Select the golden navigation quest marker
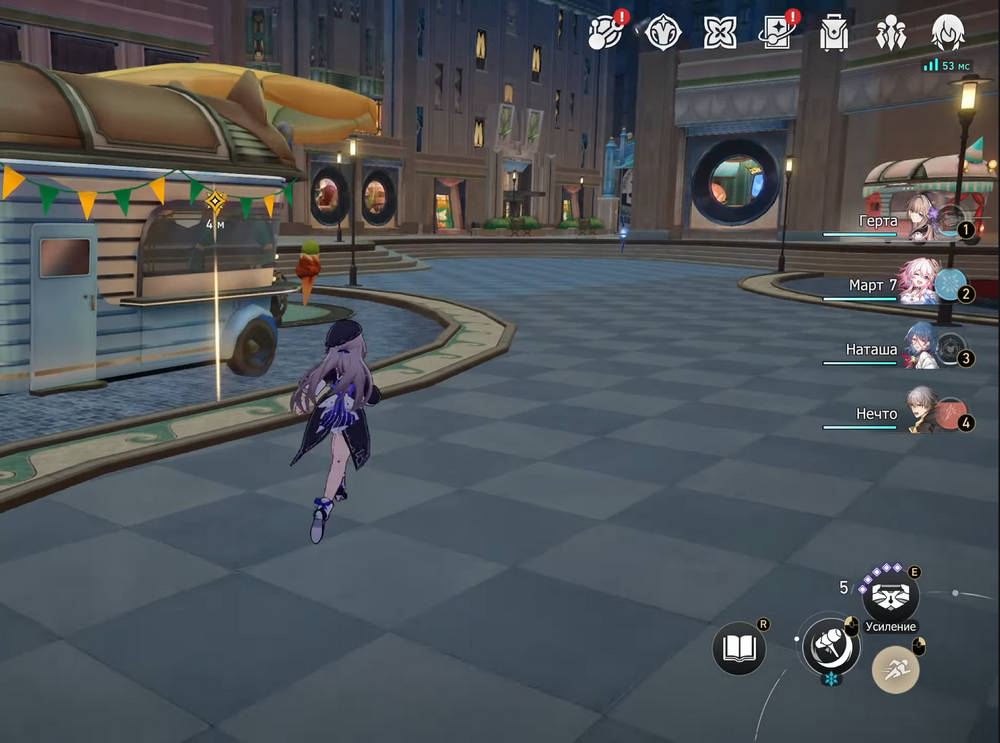The width and height of the screenshot is (1000, 743). pos(215,202)
